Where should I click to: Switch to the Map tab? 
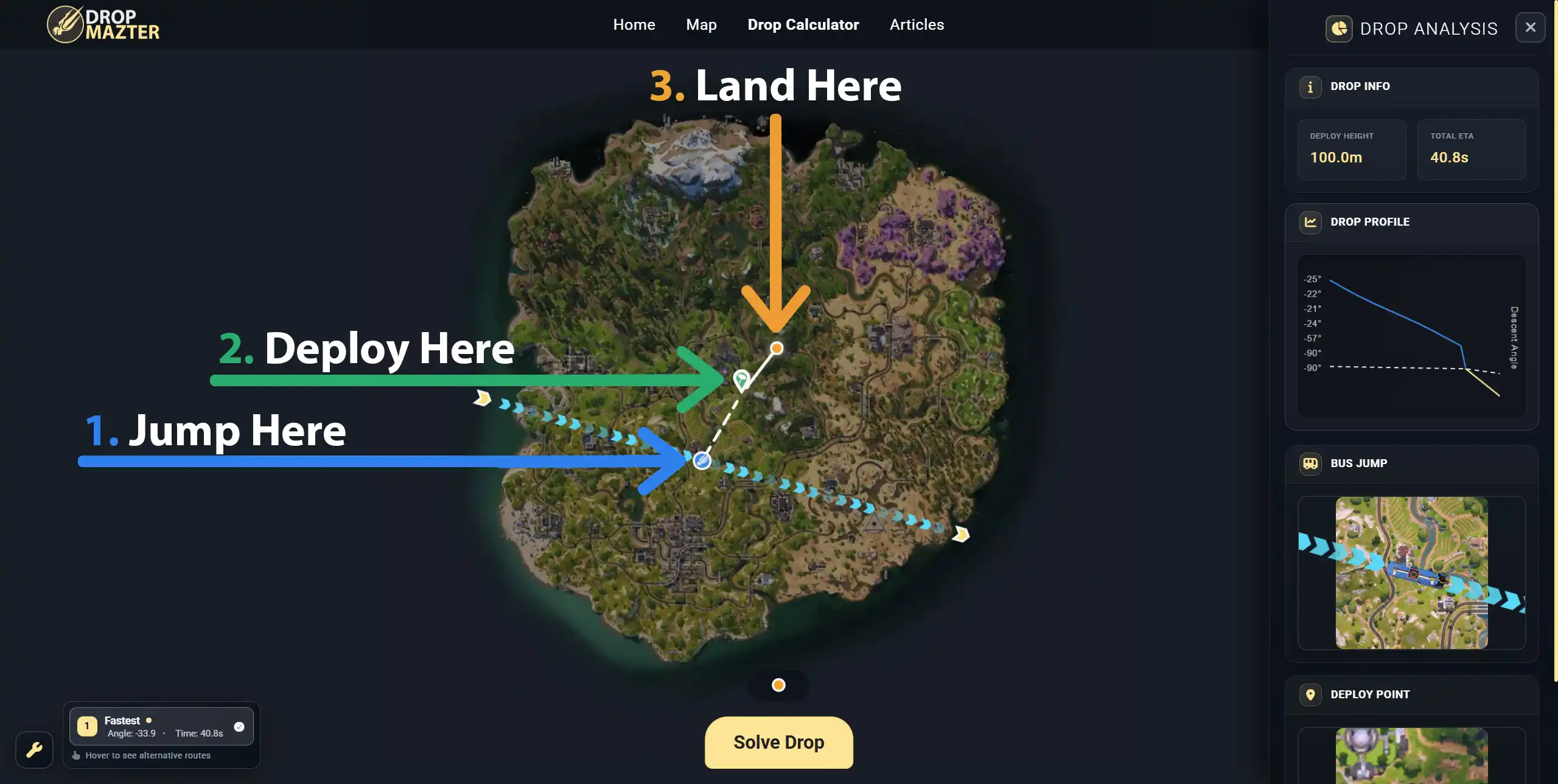coord(700,24)
